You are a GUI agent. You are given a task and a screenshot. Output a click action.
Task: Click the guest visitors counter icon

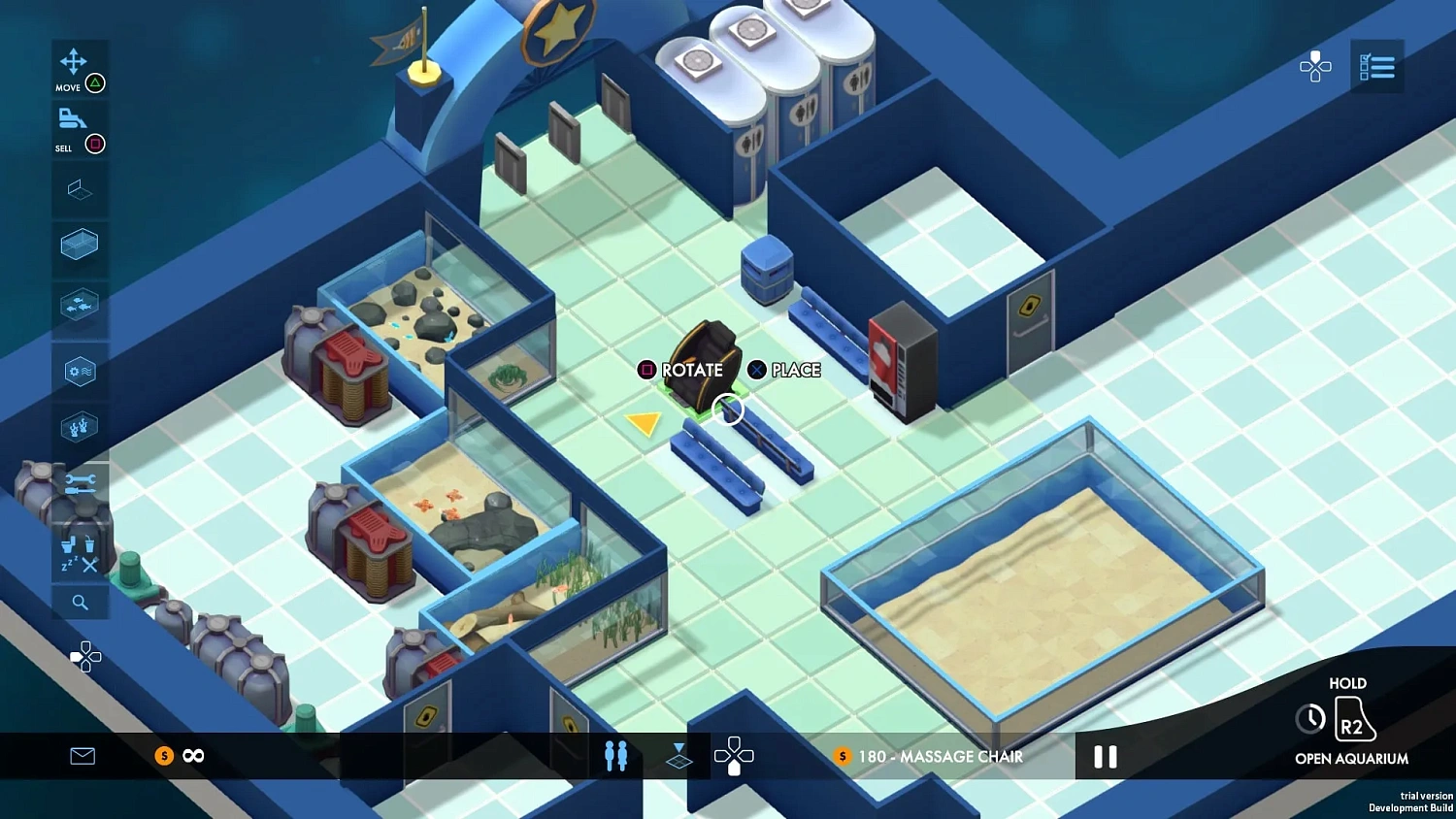tap(616, 756)
